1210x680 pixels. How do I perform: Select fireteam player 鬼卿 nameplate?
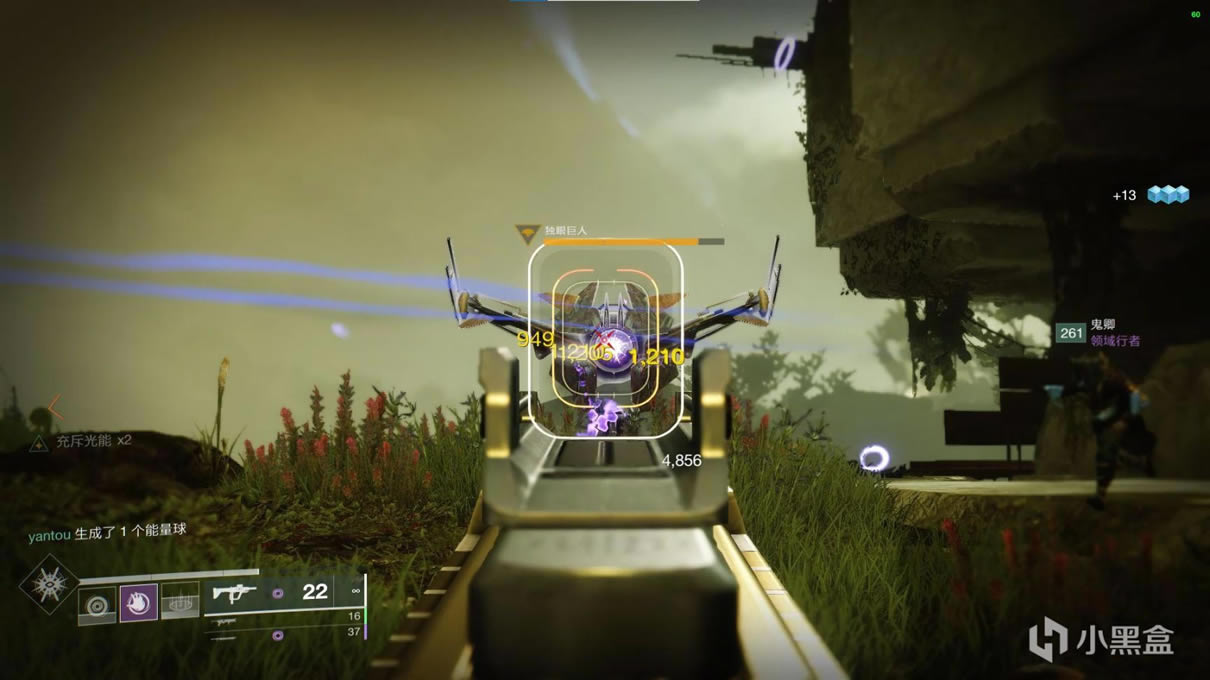(1101, 325)
